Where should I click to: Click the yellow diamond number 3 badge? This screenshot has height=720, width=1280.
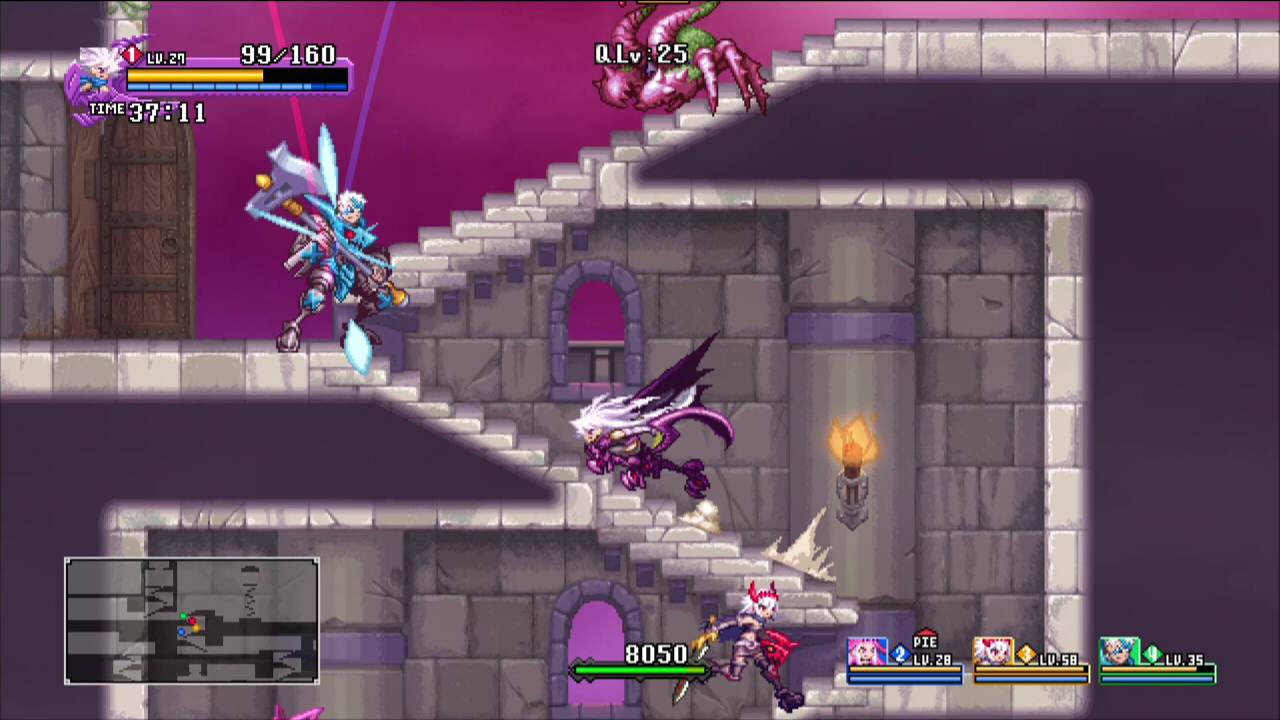pos(1026,652)
